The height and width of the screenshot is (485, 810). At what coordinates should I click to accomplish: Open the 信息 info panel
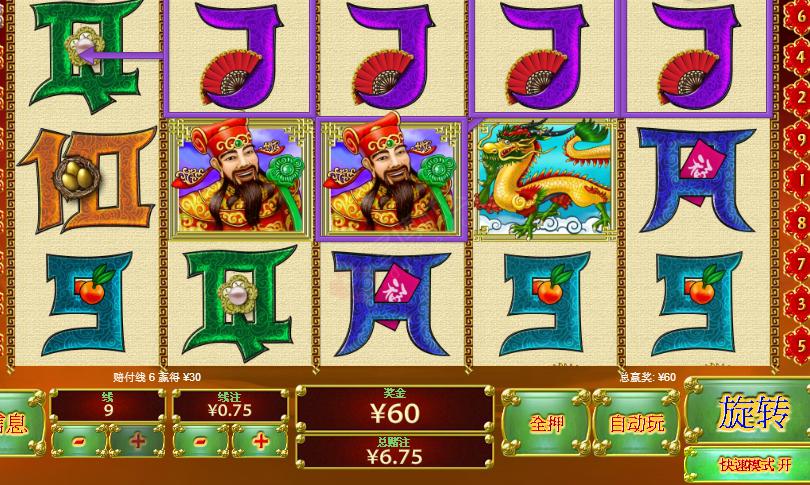coord(18,421)
